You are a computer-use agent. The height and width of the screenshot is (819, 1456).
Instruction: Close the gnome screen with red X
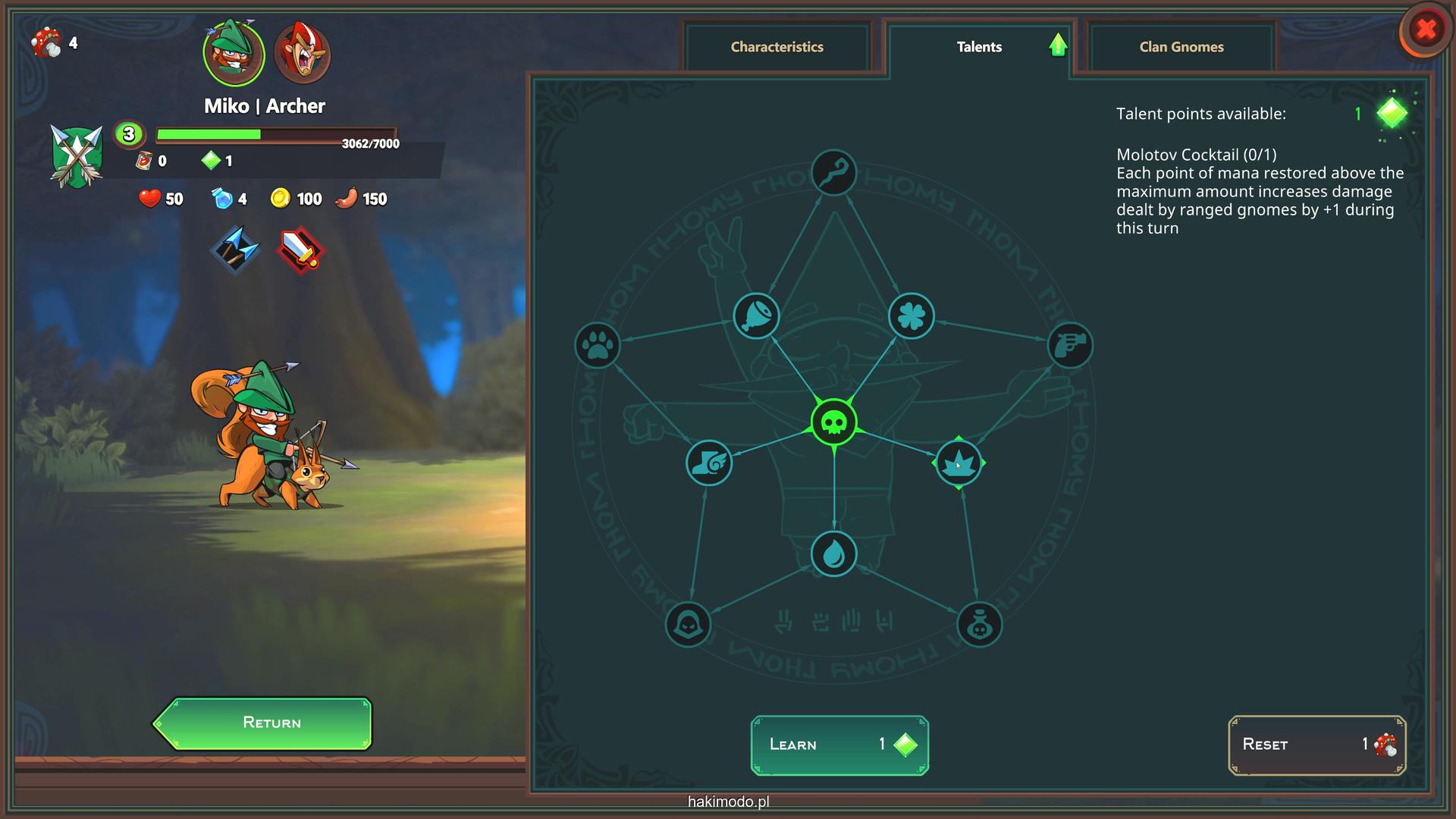point(1426,30)
